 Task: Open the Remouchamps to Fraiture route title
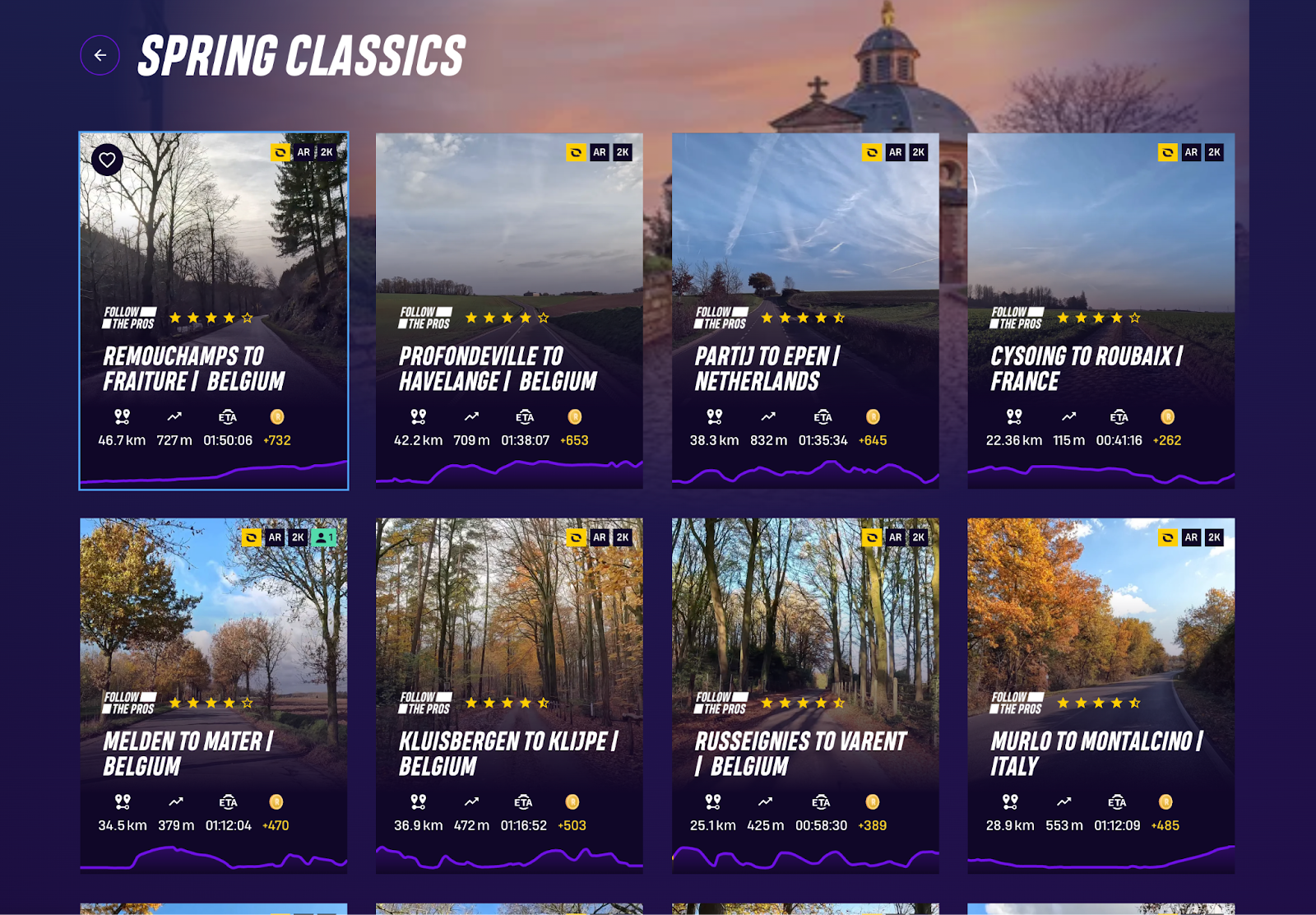pyautogui.click(x=193, y=369)
